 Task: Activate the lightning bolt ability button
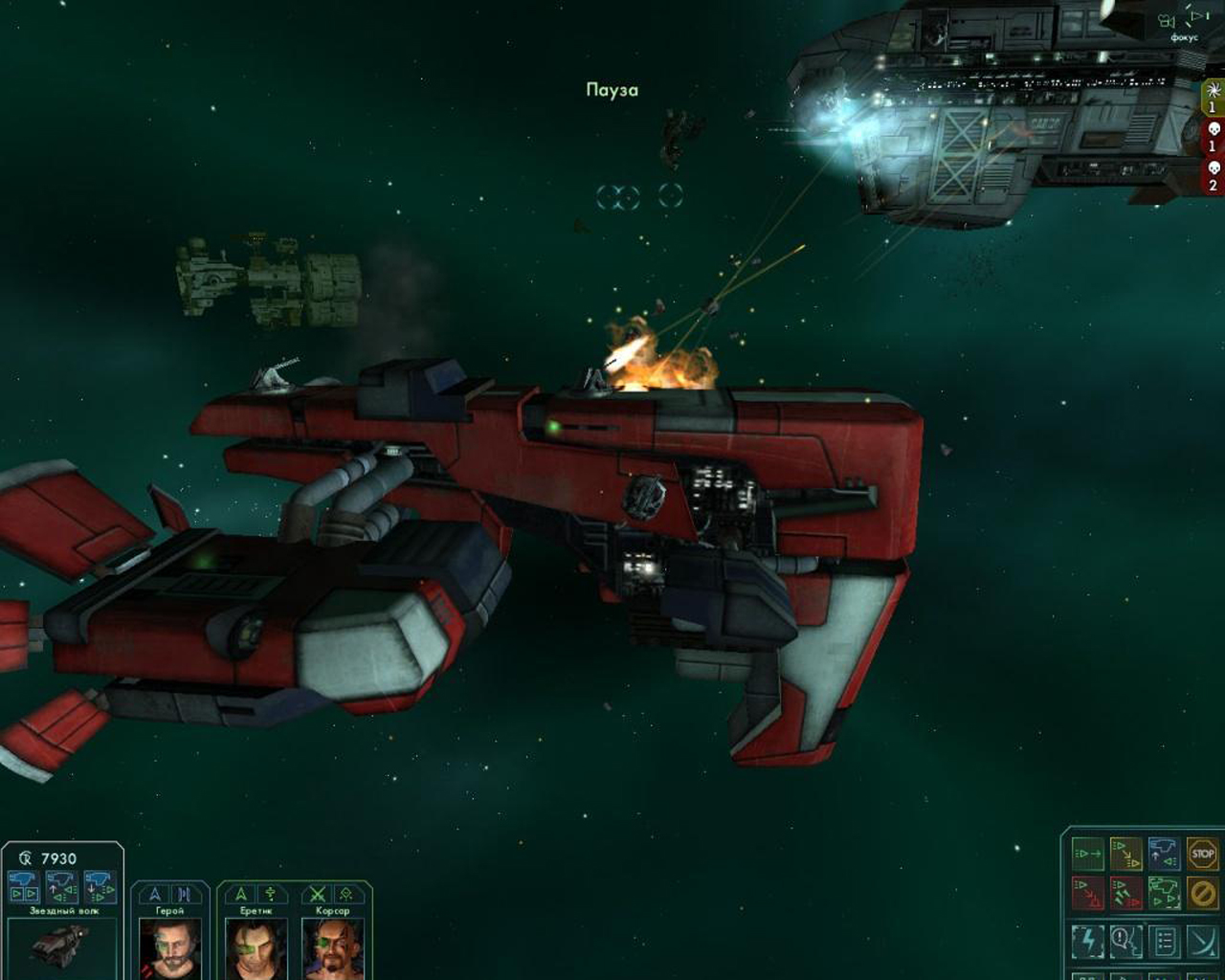point(1088,942)
